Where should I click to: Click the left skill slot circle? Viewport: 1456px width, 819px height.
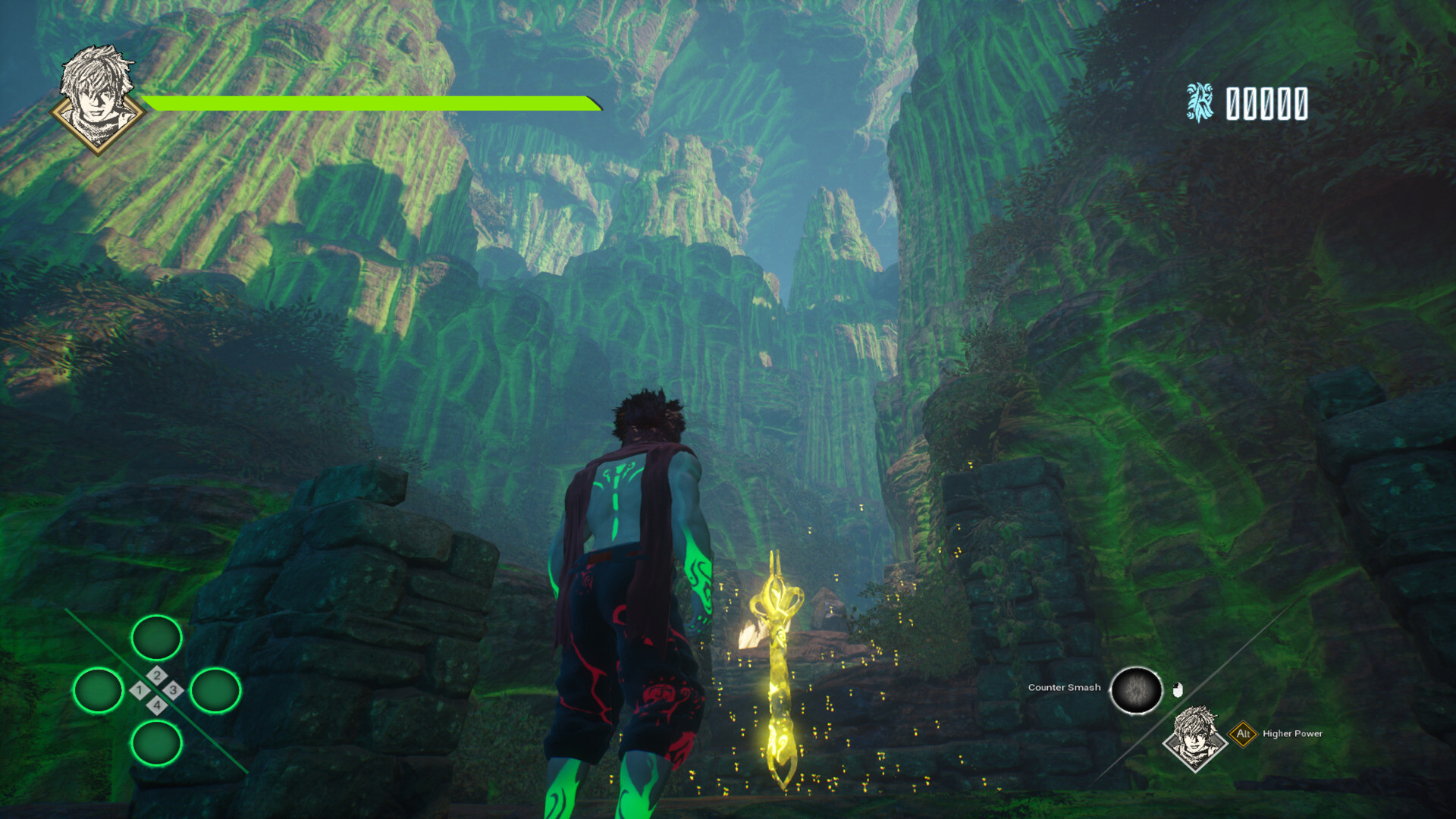point(99,690)
